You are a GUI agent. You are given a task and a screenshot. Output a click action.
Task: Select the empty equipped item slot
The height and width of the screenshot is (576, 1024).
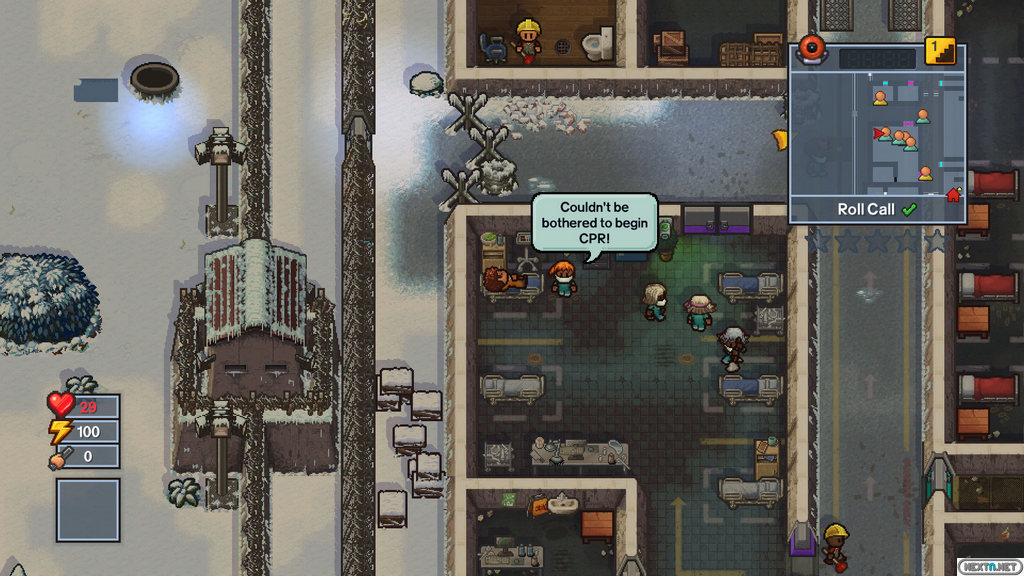(88, 509)
